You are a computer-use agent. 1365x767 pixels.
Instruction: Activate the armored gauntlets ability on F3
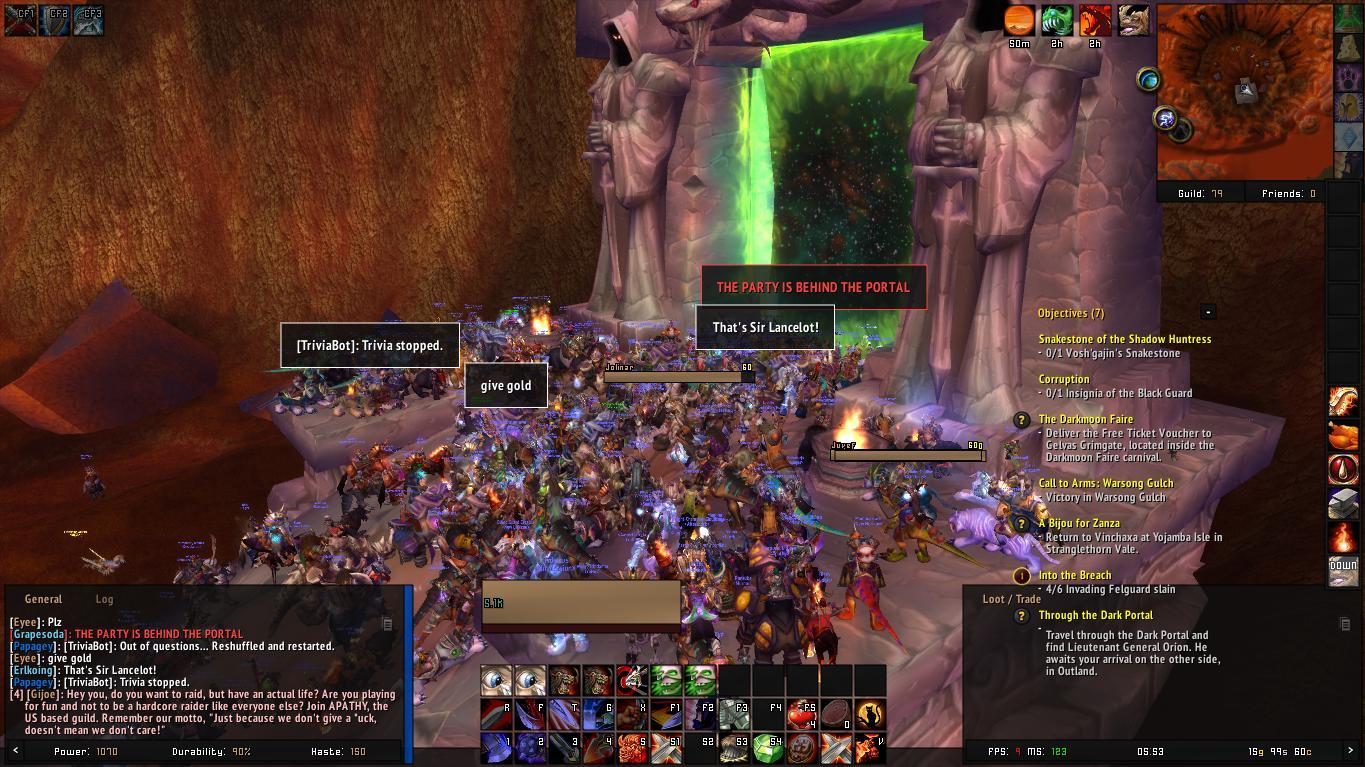point(734,714)
